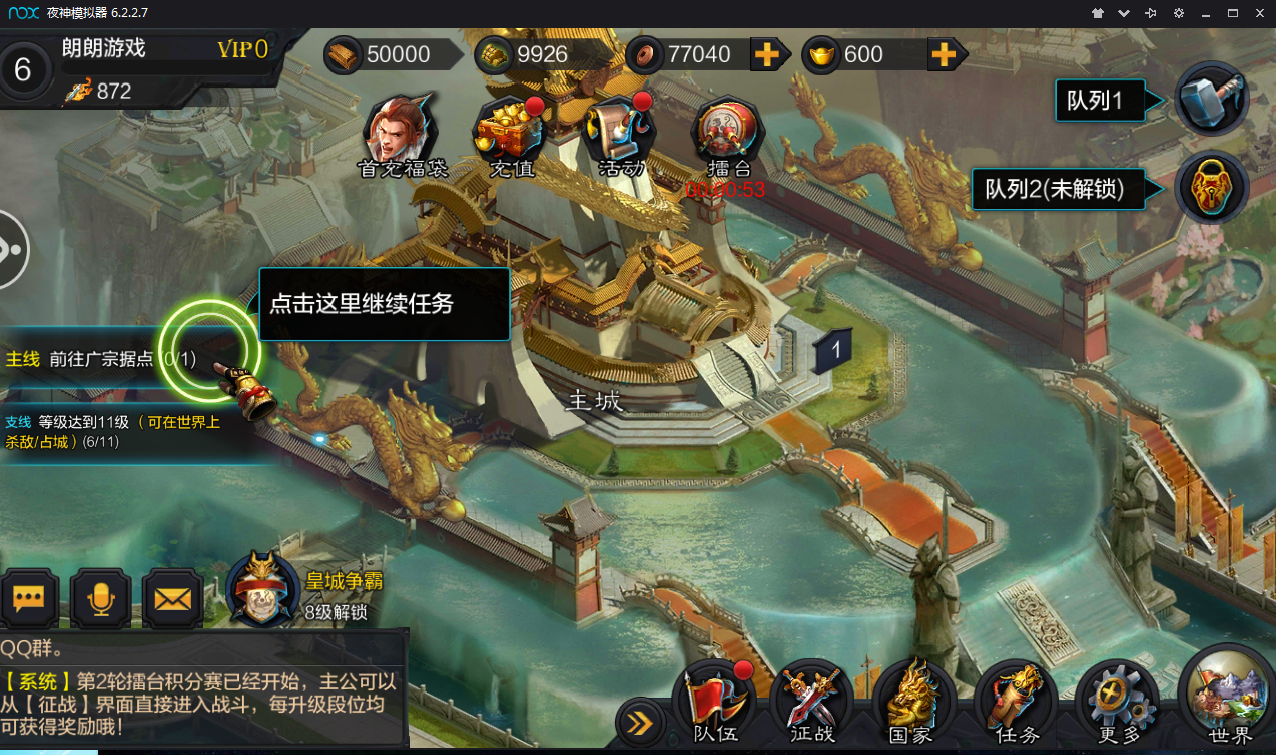This screenshot has height=755, width=1276.
Task: Show the 活动 events scroll
Action: [621, 134]
